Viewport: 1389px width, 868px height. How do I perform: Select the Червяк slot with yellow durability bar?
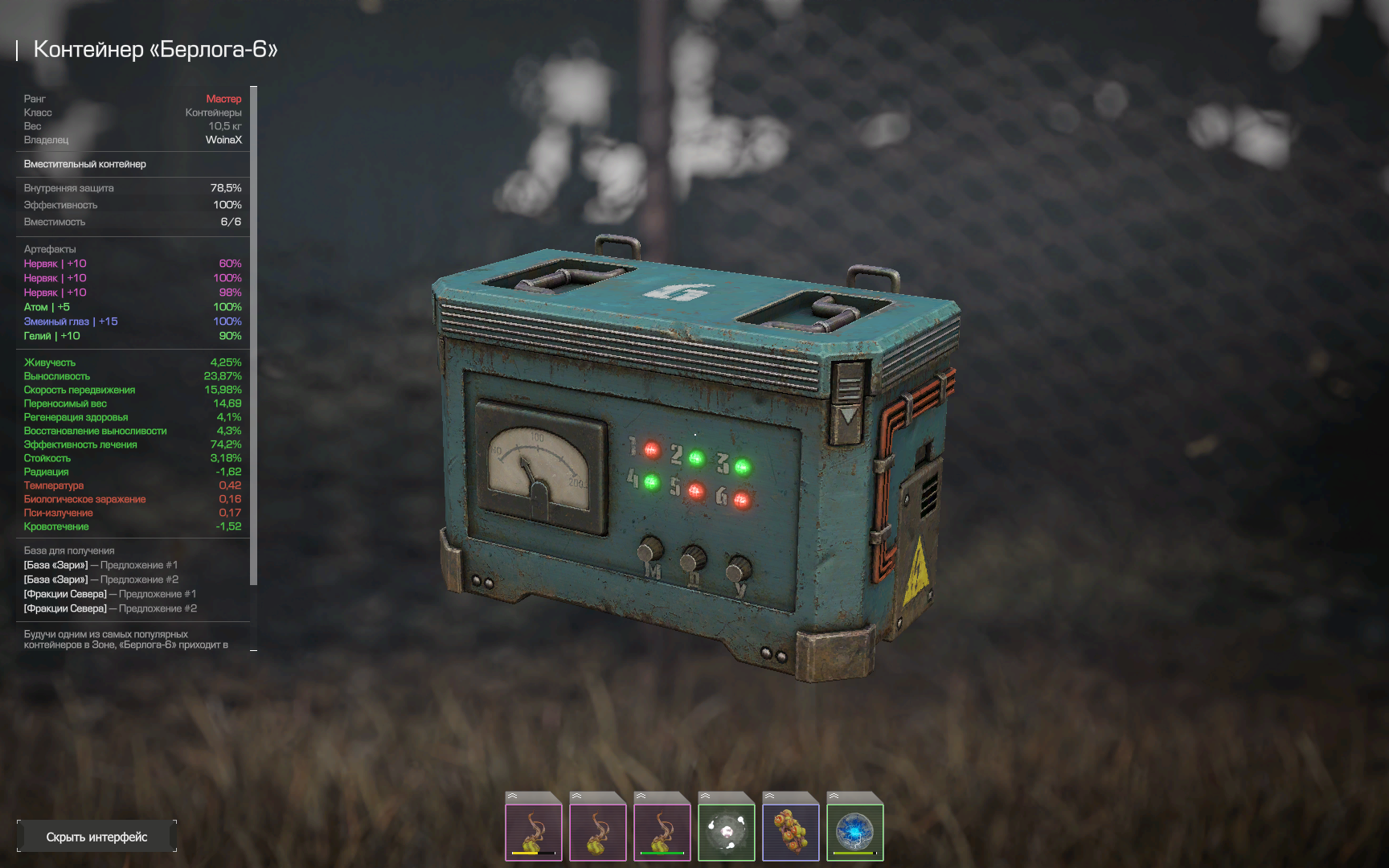534,832
